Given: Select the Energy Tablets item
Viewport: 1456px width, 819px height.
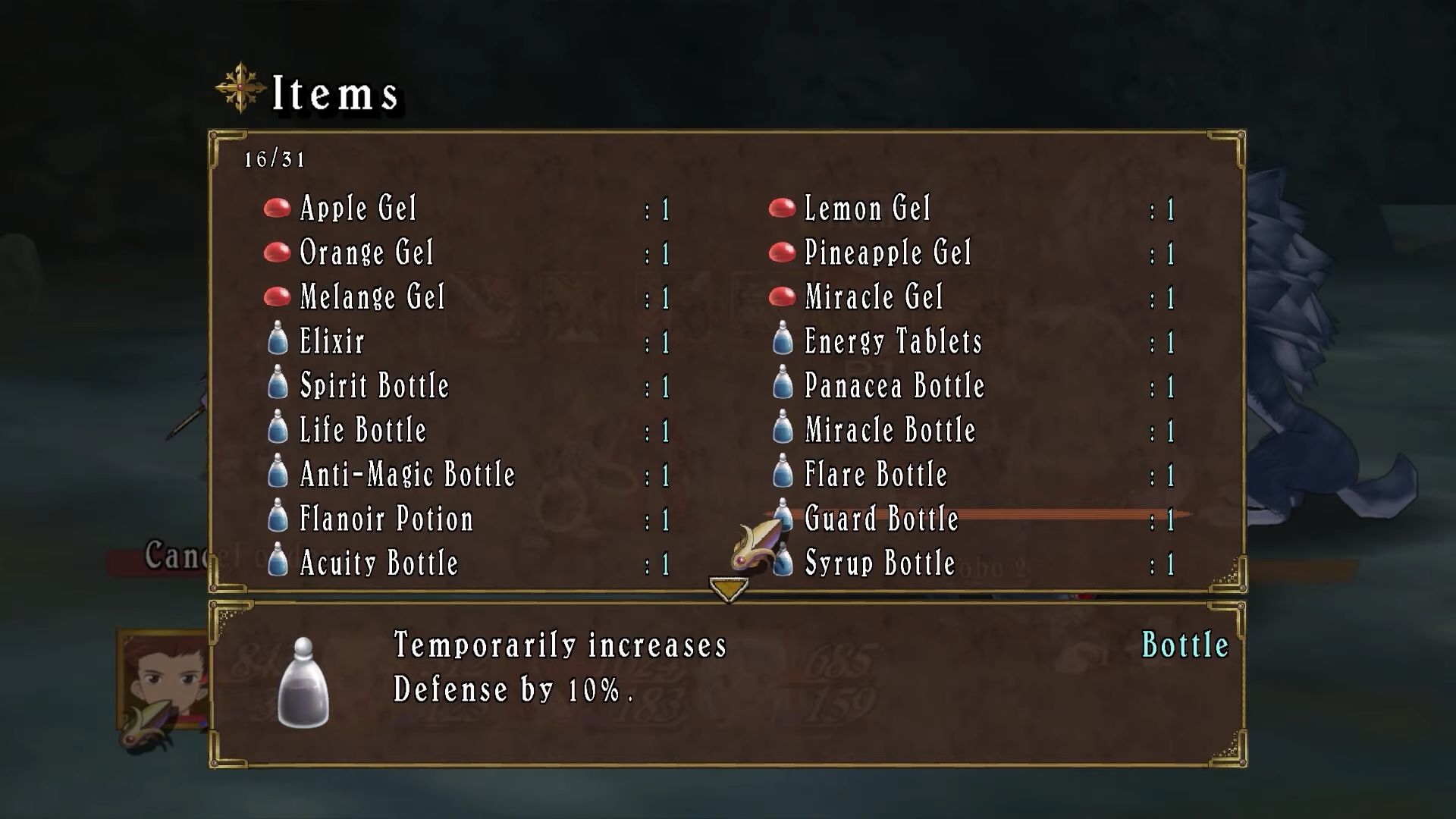Looking at the screenshot, I should tap(893, 342).
